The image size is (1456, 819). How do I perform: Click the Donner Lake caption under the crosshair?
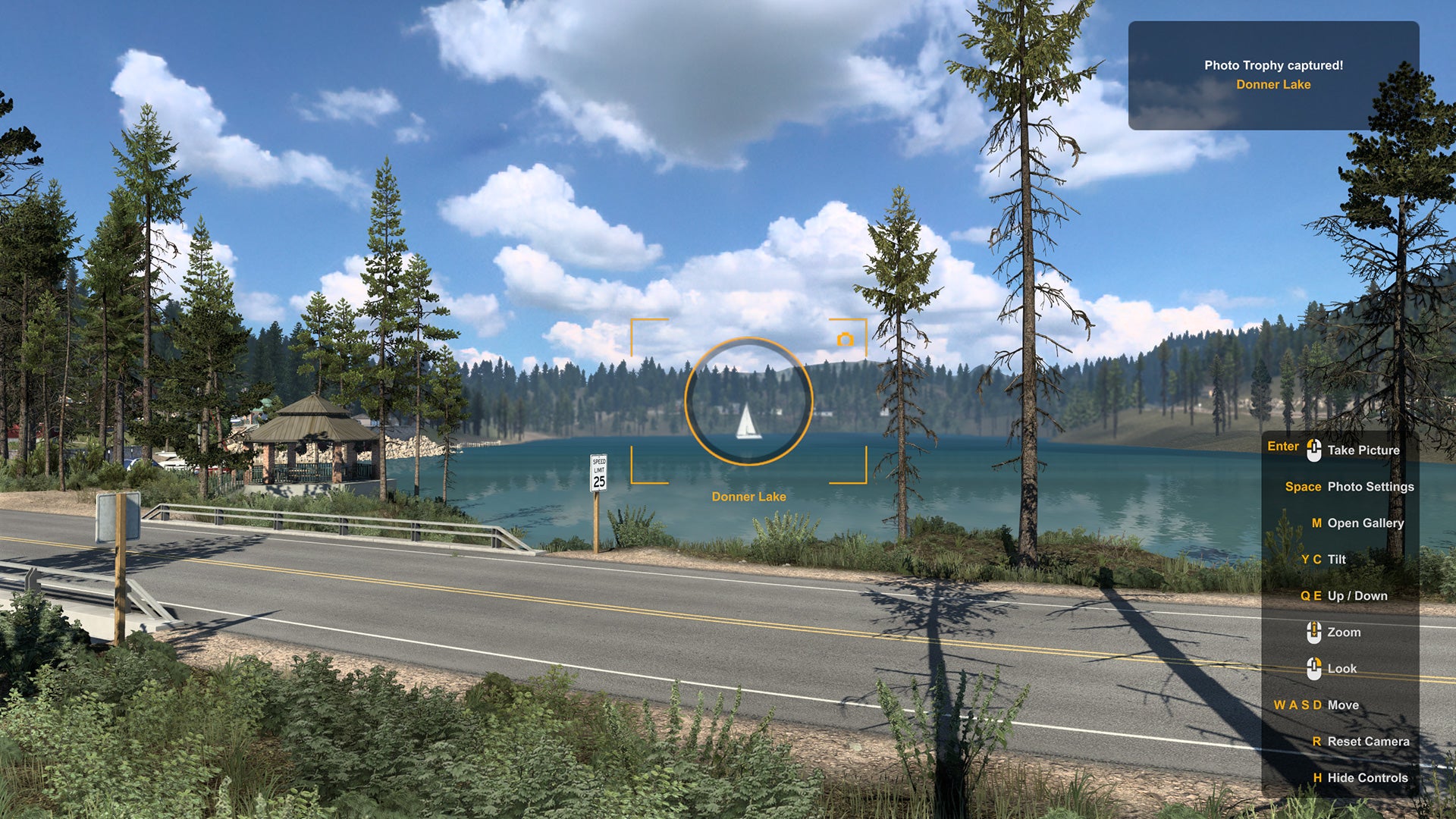[x=748, y=494]
